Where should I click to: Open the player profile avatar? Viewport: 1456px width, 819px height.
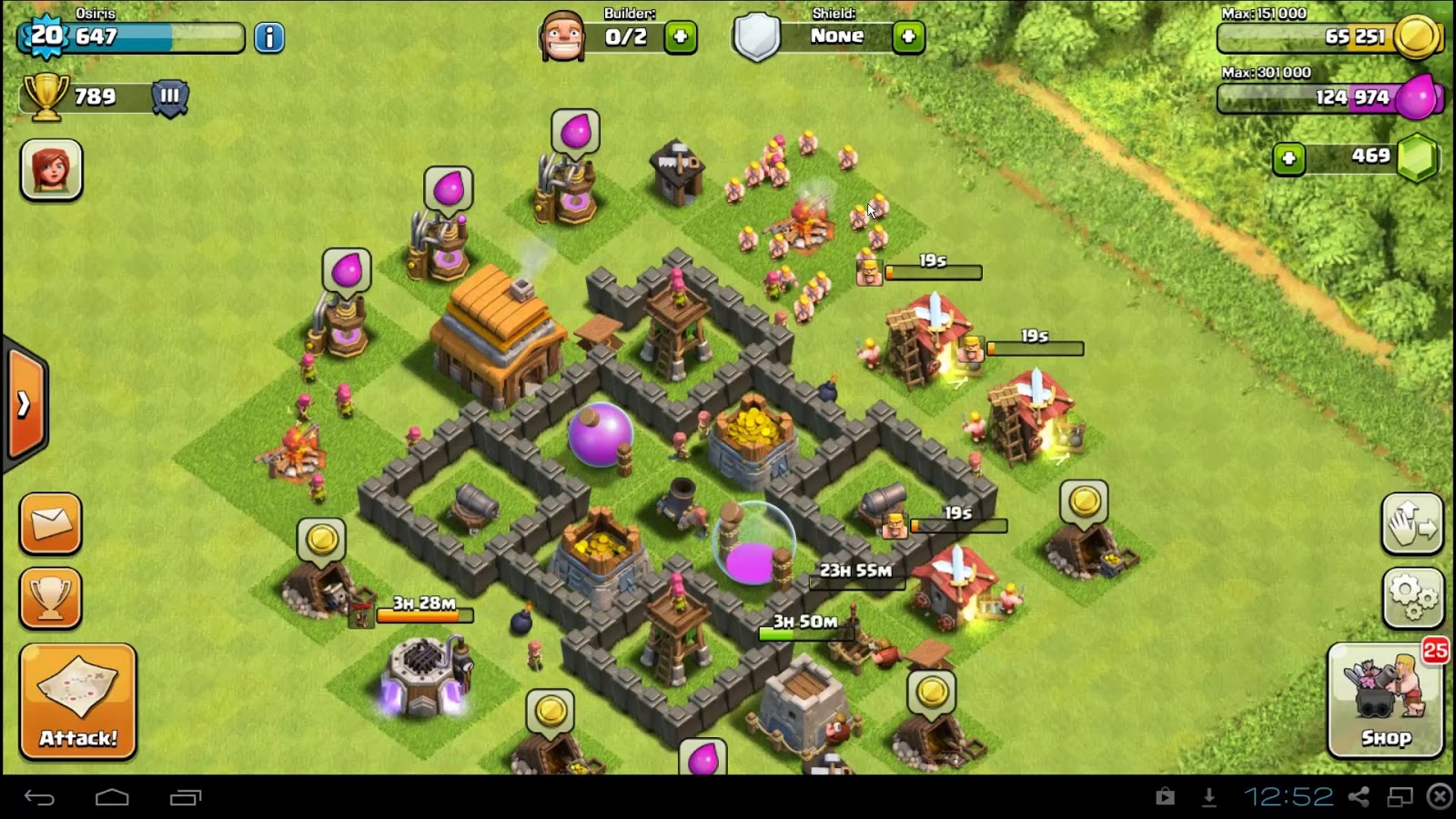click(51, 170)
